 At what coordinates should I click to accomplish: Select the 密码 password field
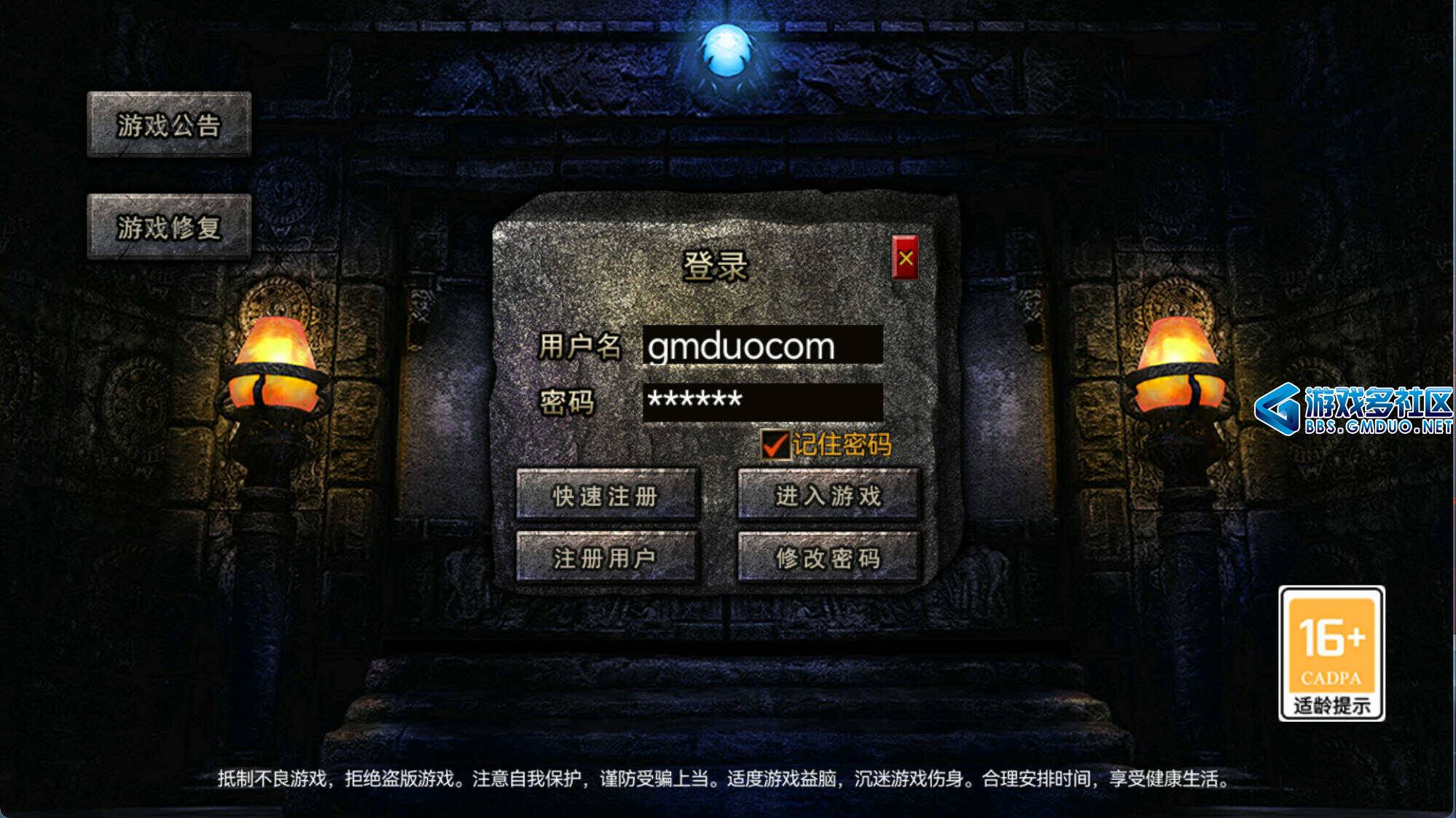[762, 400]
